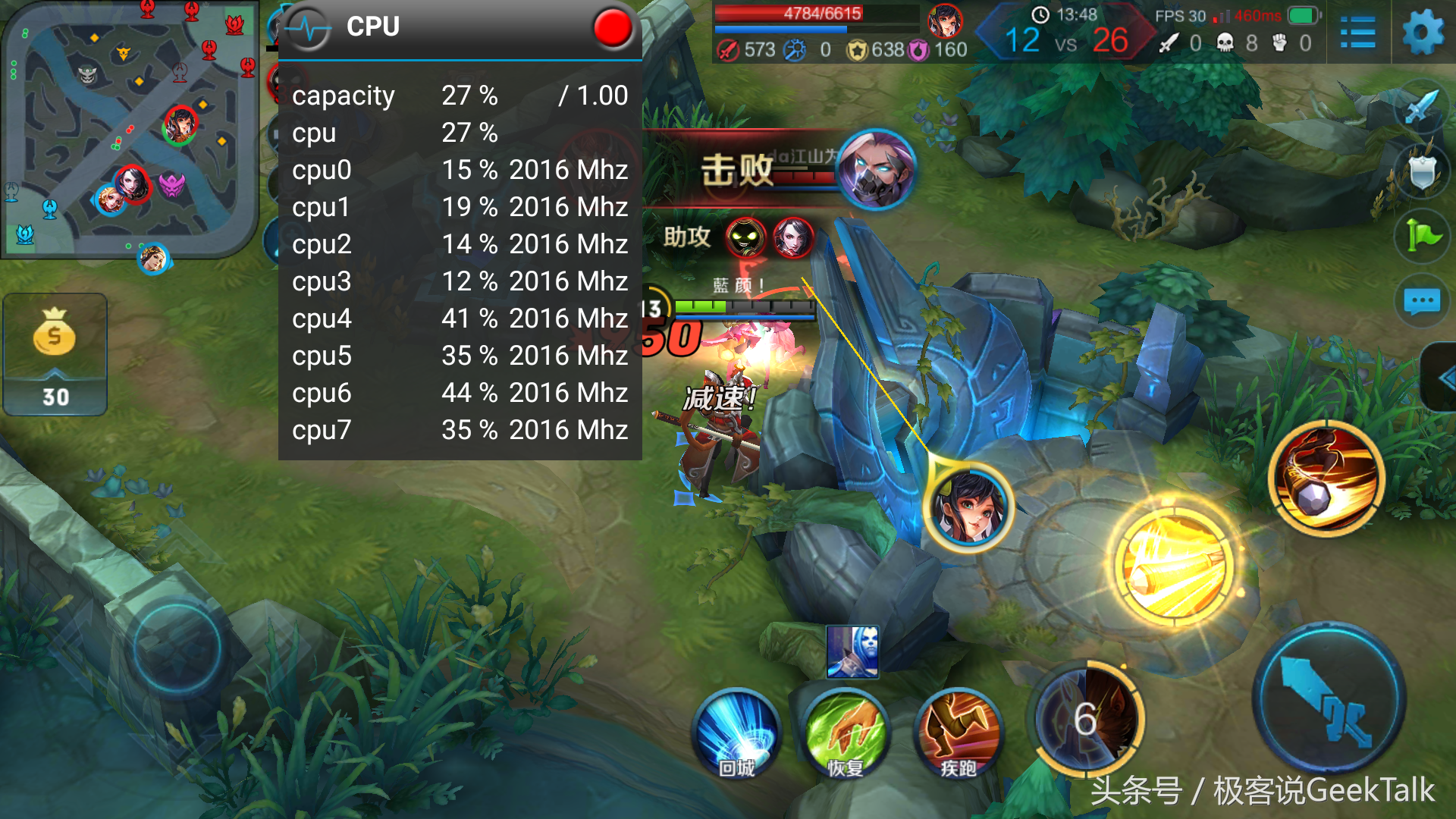This screenshot has width=1456, height=819.
Task: Select the sword attack signal icon
Action: coord(1422,108)
